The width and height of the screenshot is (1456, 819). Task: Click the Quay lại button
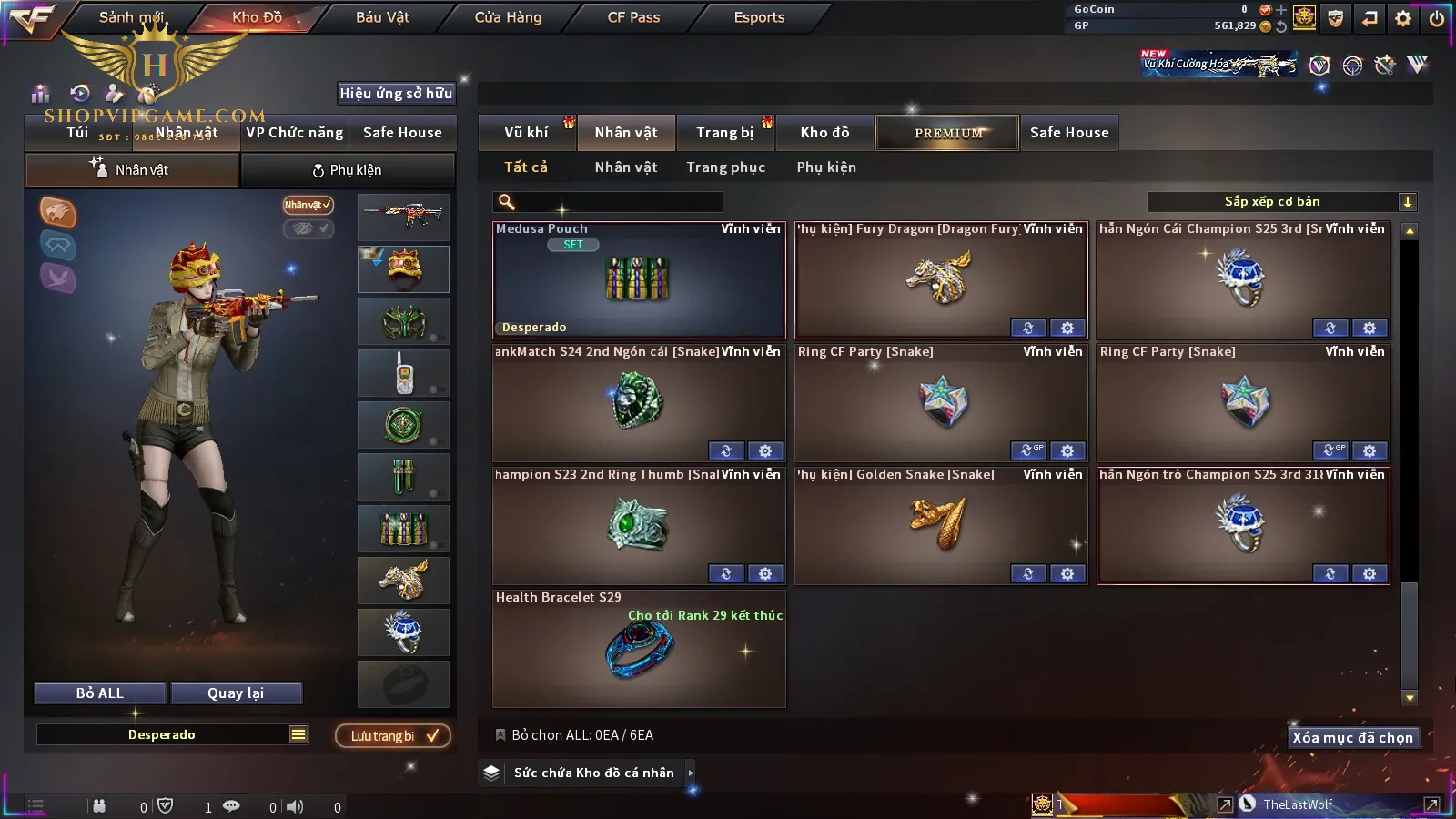tap(236, 693)
